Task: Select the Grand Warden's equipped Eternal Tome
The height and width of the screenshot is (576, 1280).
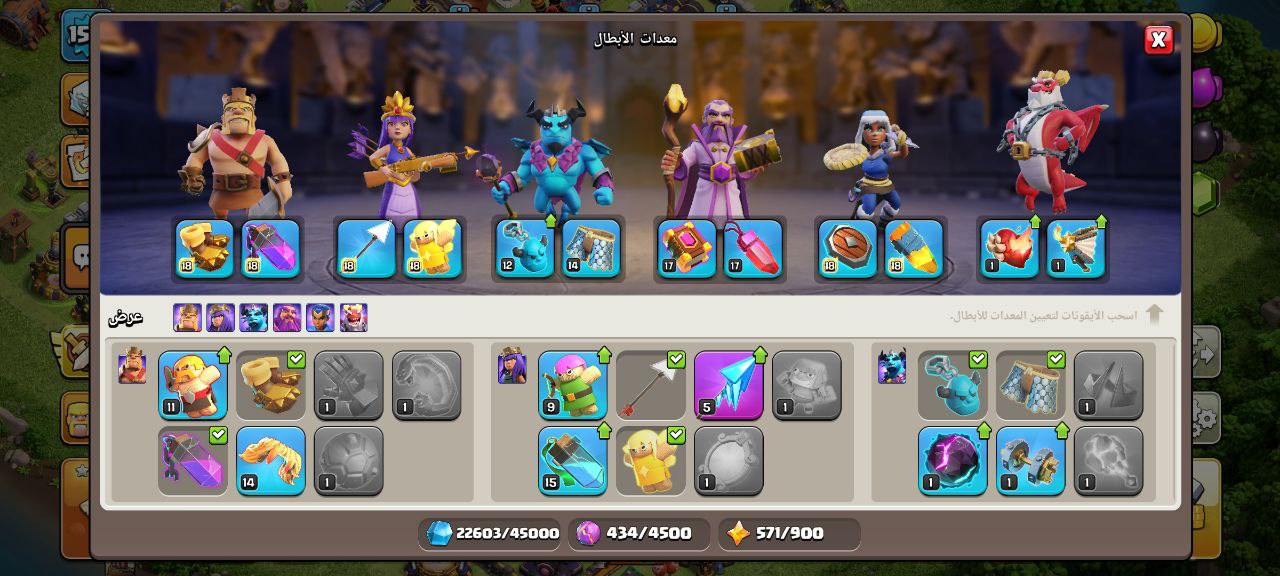Action: (x=686, y=248)
